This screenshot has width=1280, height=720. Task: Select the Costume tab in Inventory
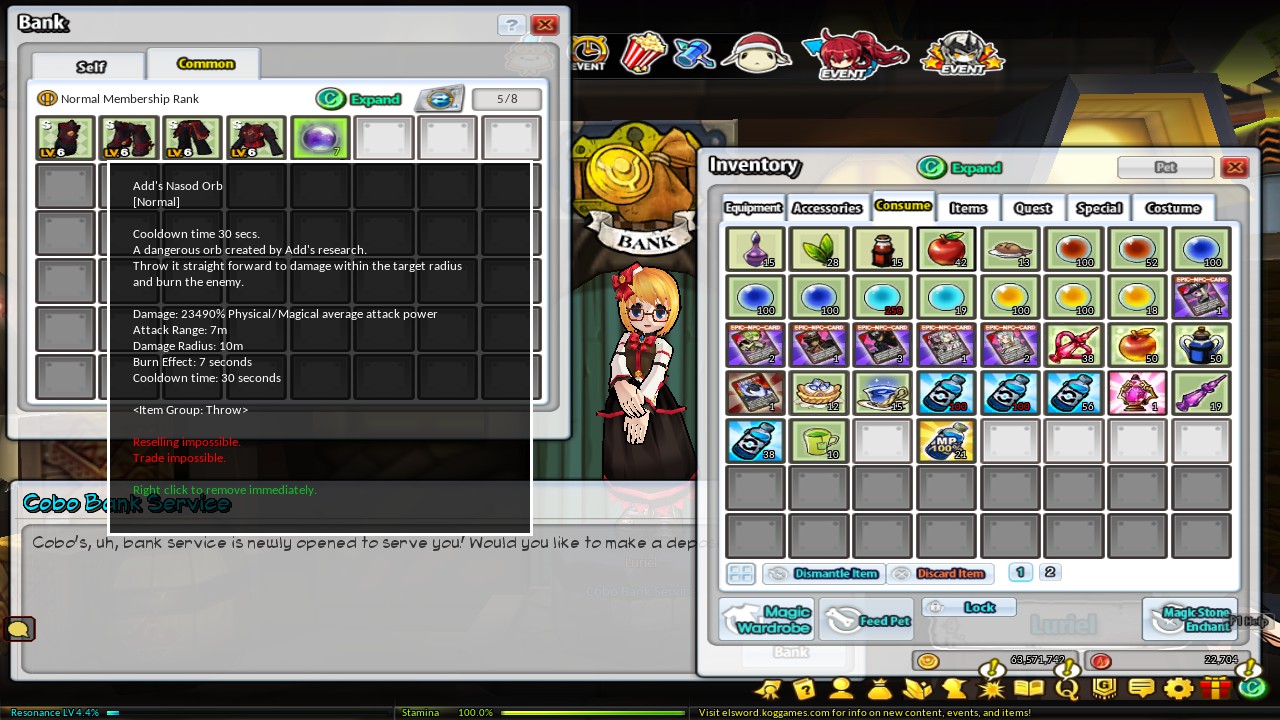click(1172, 208)
